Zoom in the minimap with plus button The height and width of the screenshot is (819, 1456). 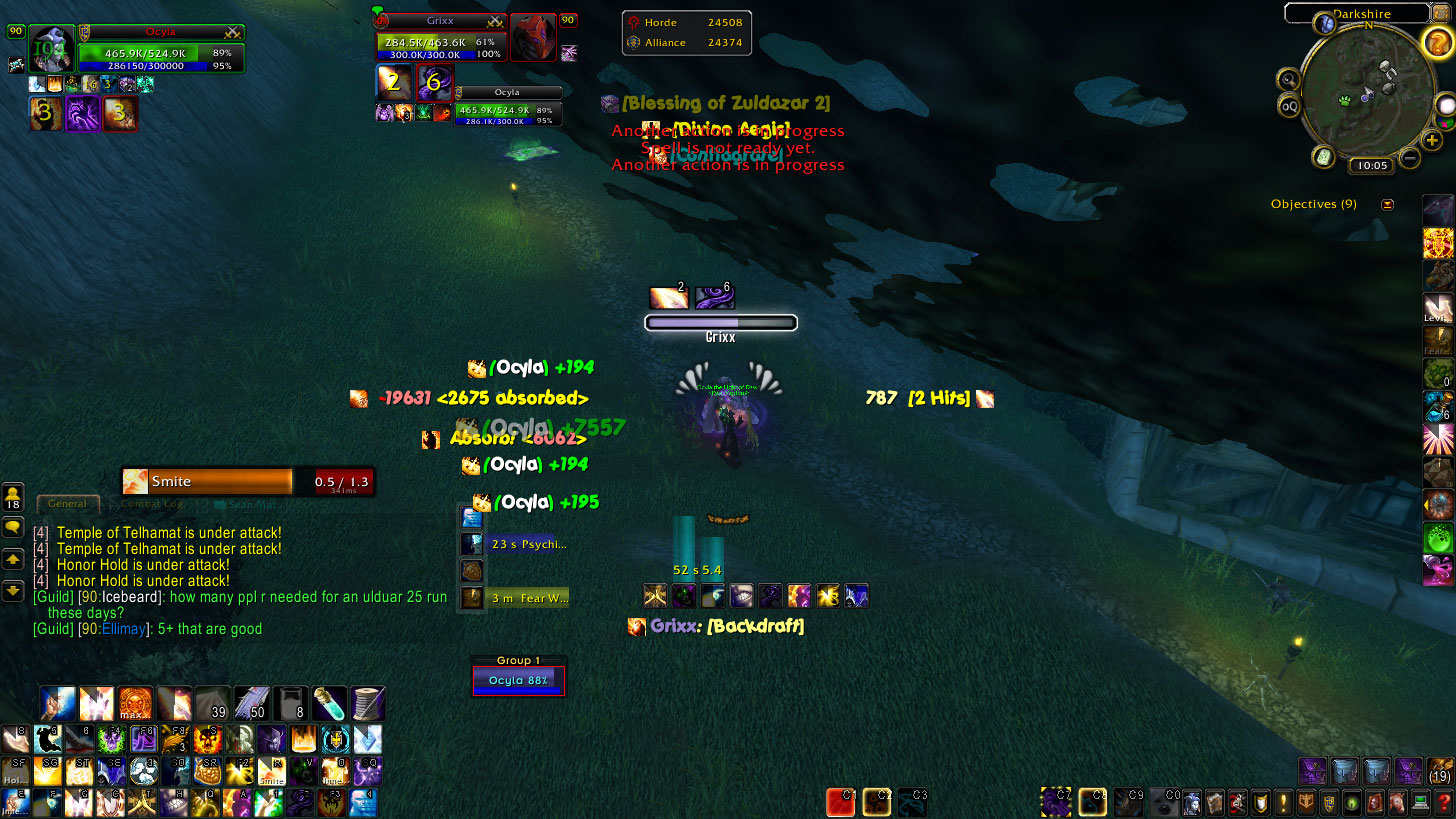coord(1432,140)
